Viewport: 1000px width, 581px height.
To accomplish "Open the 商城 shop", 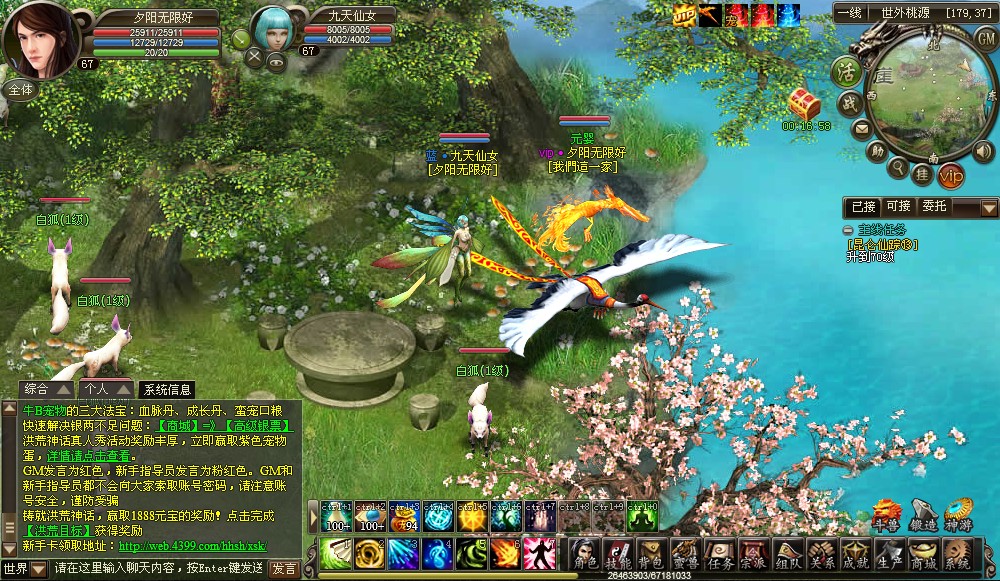I will (x=922, y=555).
